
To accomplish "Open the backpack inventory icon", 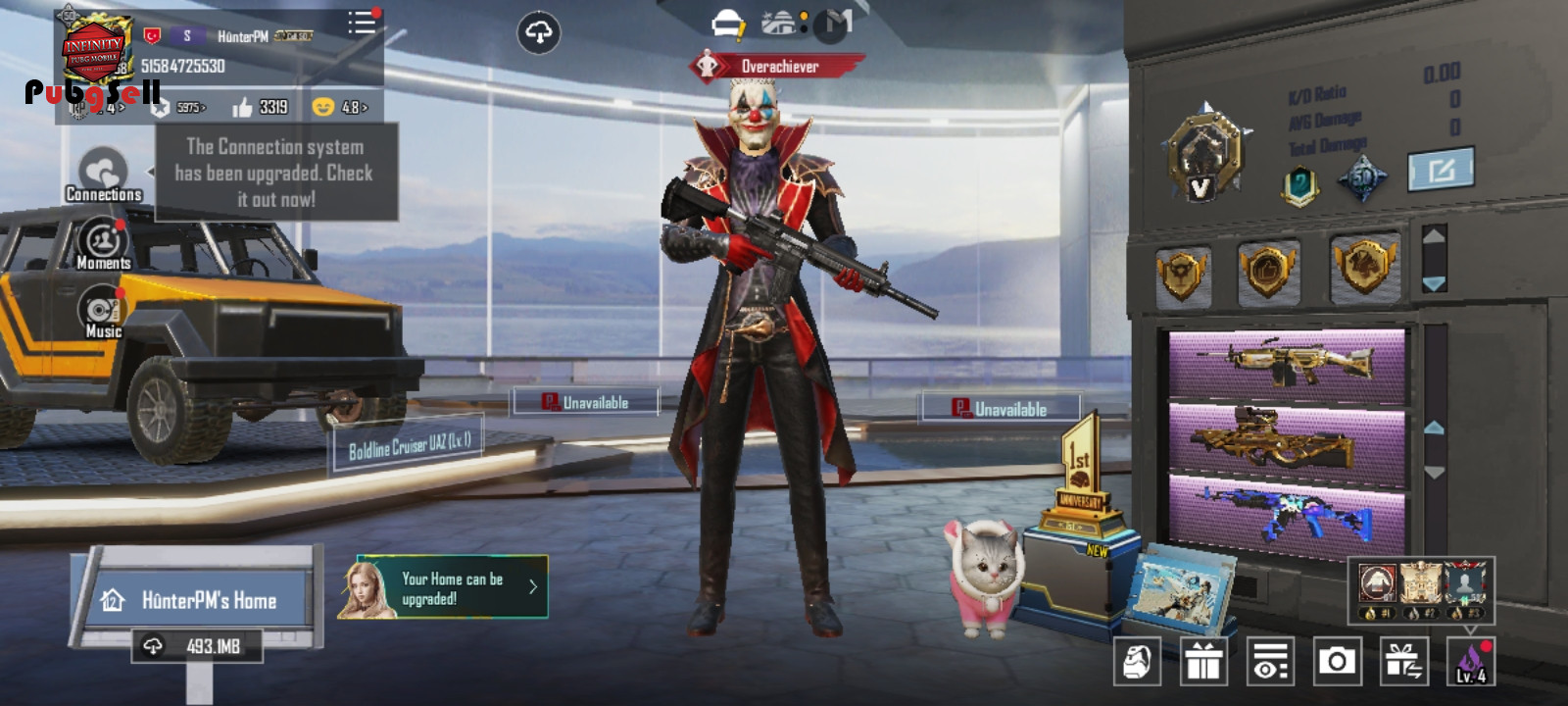I will [x=1137, y=662].
